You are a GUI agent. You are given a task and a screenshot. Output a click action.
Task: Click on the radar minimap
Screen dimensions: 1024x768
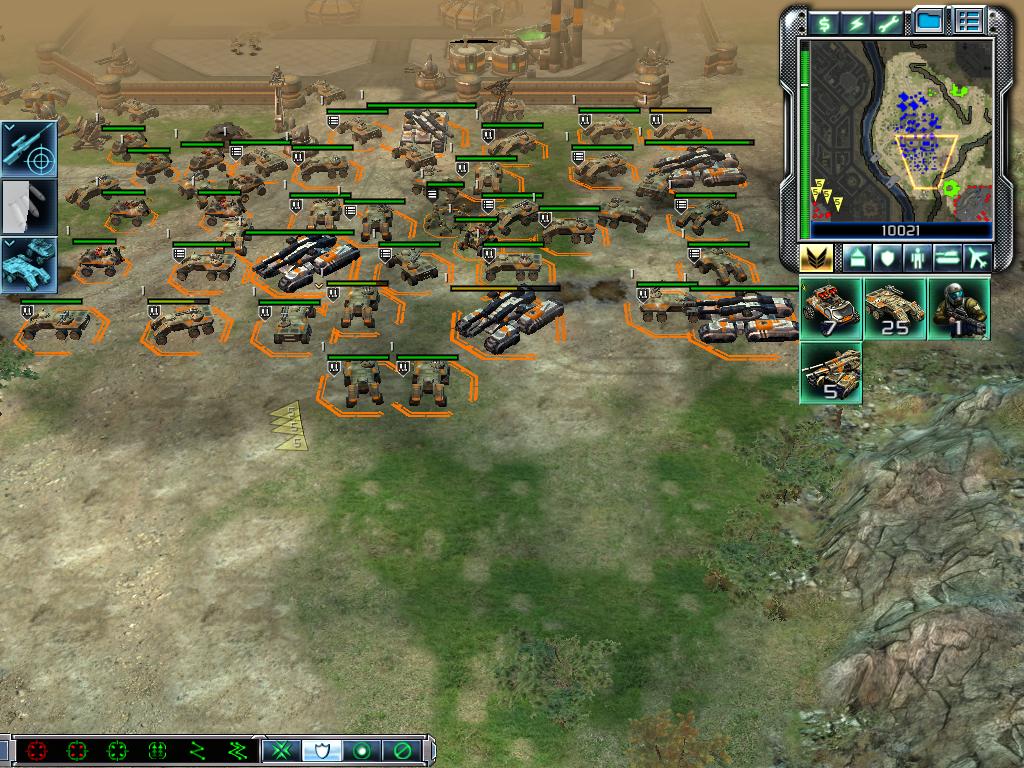click(901, 128)
